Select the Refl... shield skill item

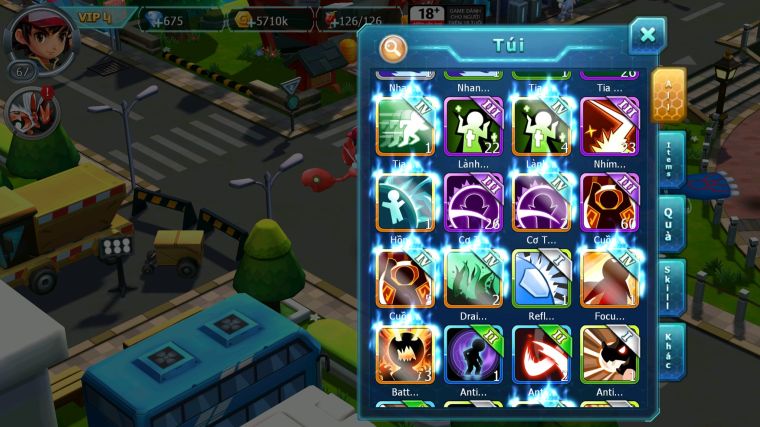coord(541,278)
